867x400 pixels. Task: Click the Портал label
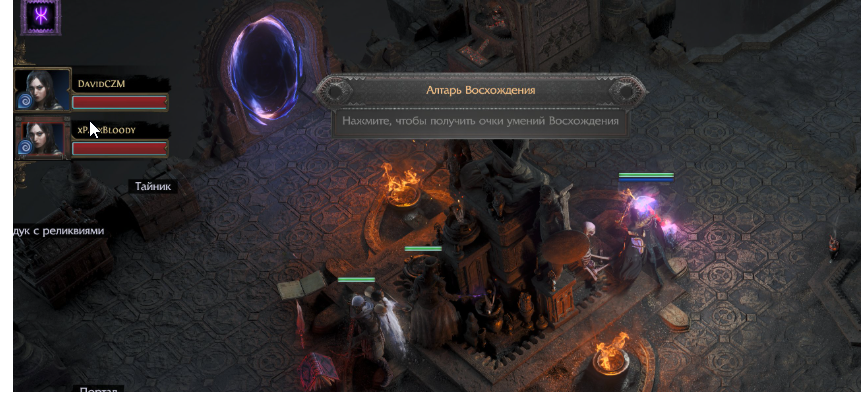point(100,392)
